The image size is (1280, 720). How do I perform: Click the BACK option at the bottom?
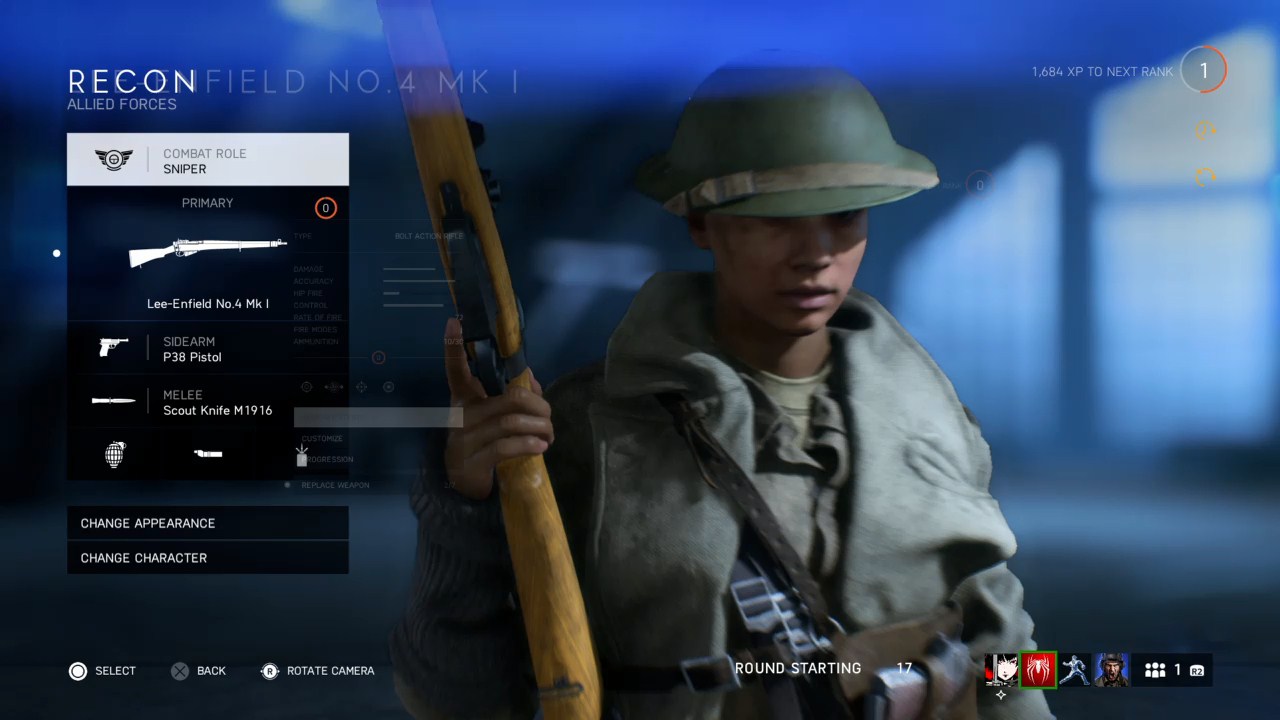pos(198,671)
